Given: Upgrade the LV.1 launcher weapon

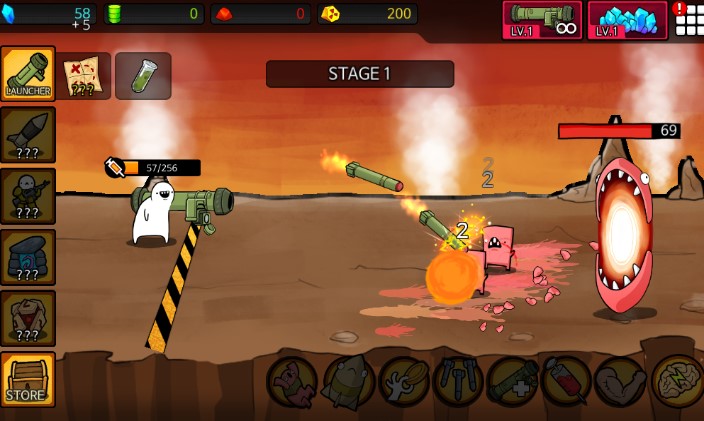Looking at the screenshot, I should [542, 20].
